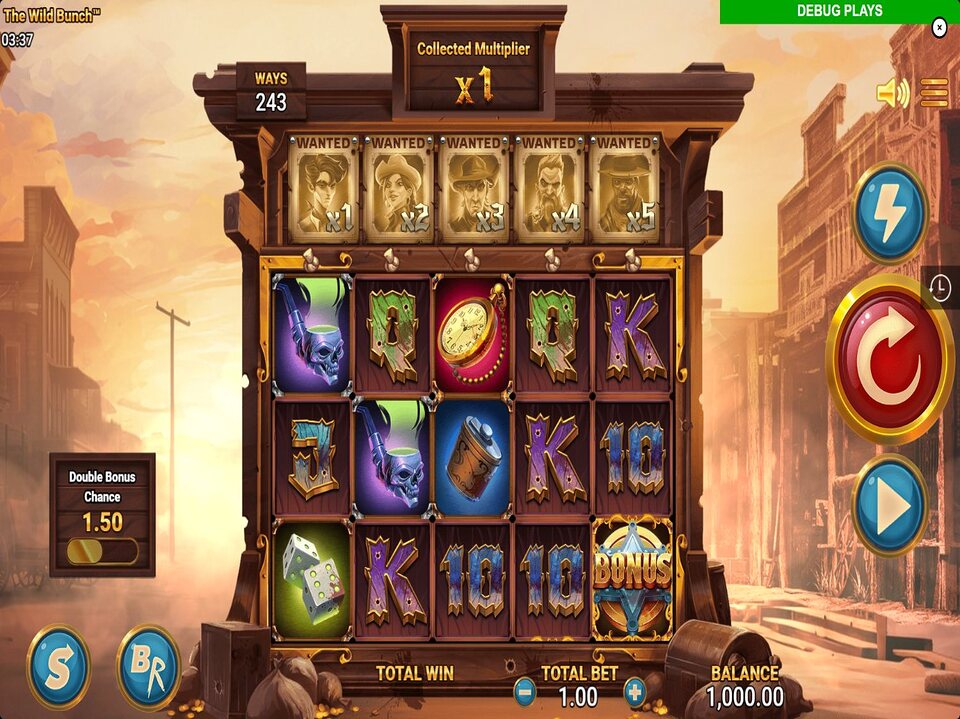This screenshot has height=719, width=960.
Task: Open the hamburger menu
Action: [x=934, y=93]
